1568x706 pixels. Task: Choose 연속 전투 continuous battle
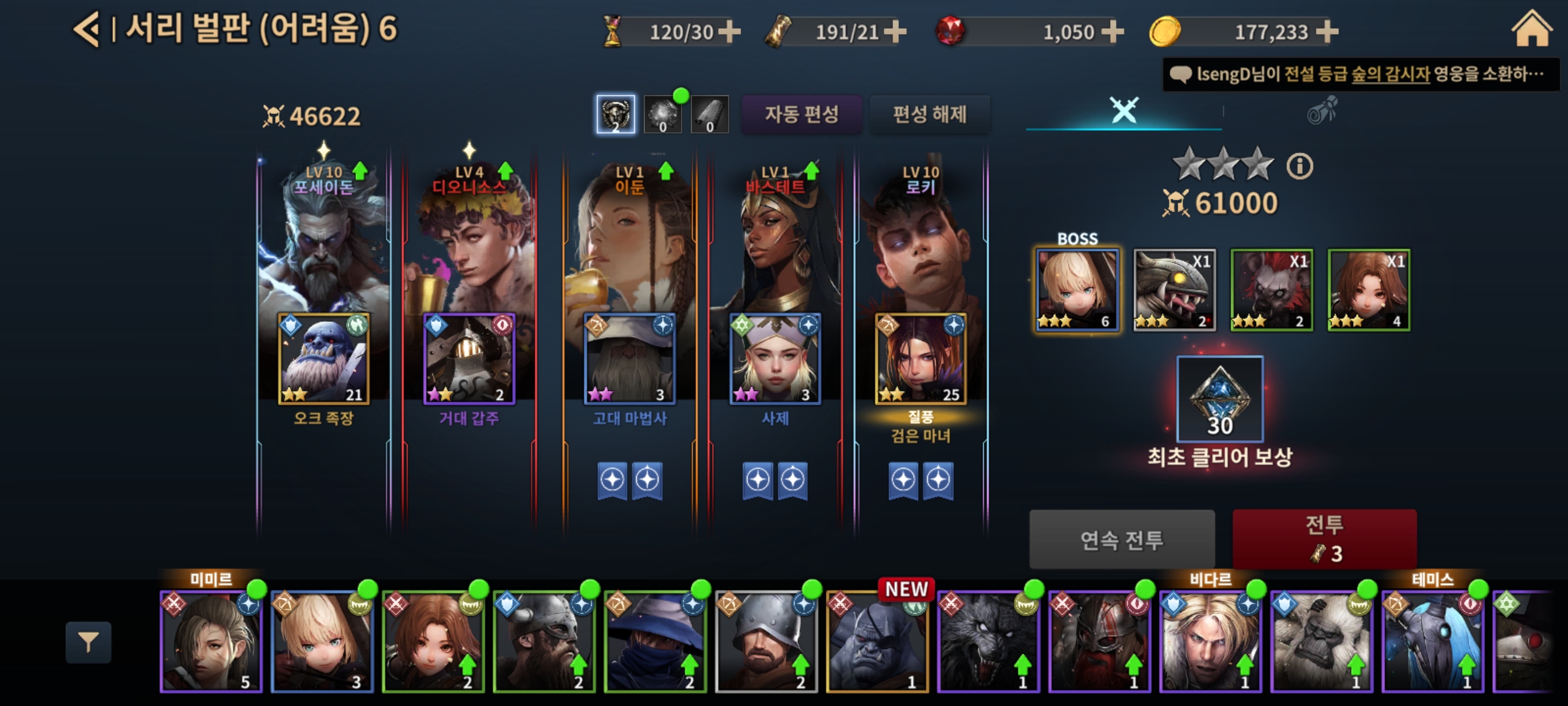coord(1122,539)
